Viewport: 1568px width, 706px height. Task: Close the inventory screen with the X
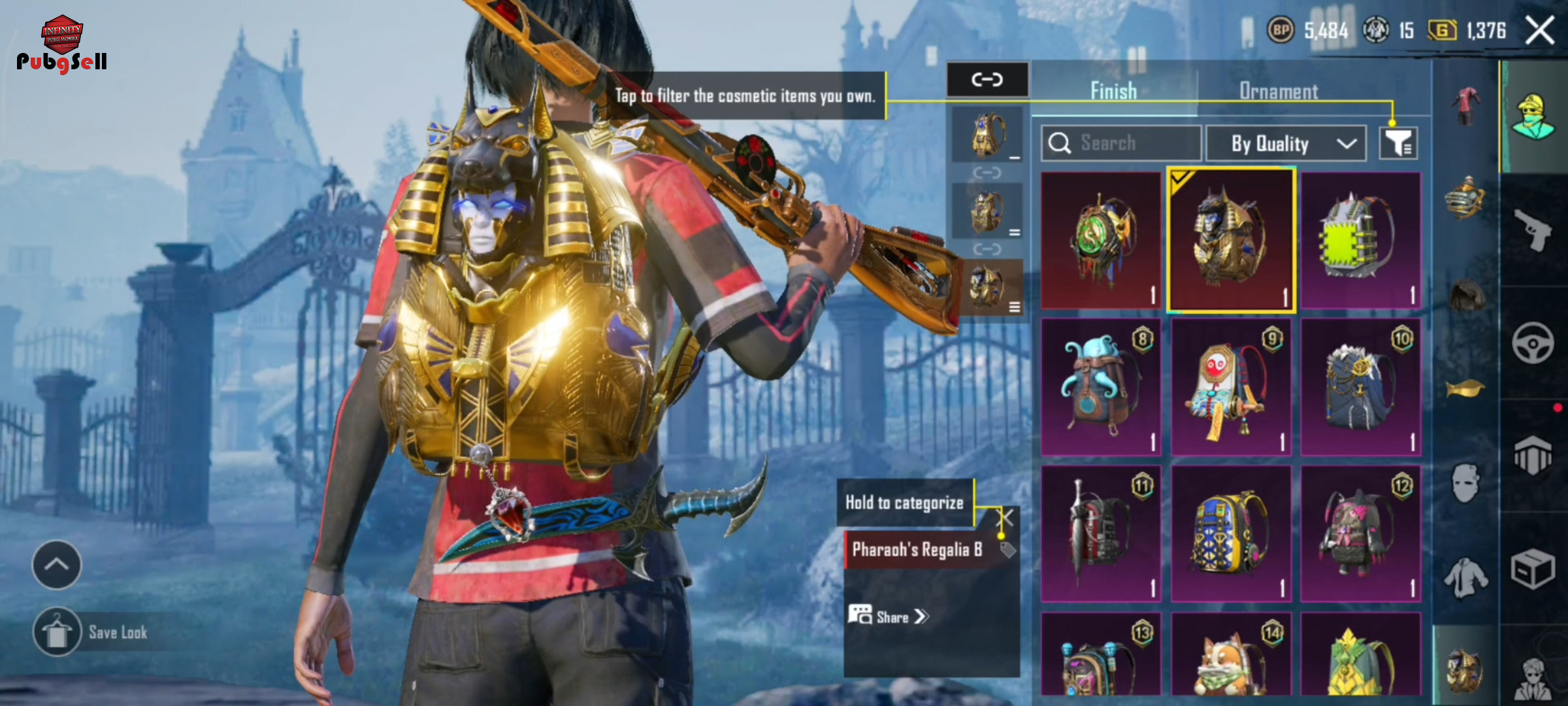tap(1539, 31)
